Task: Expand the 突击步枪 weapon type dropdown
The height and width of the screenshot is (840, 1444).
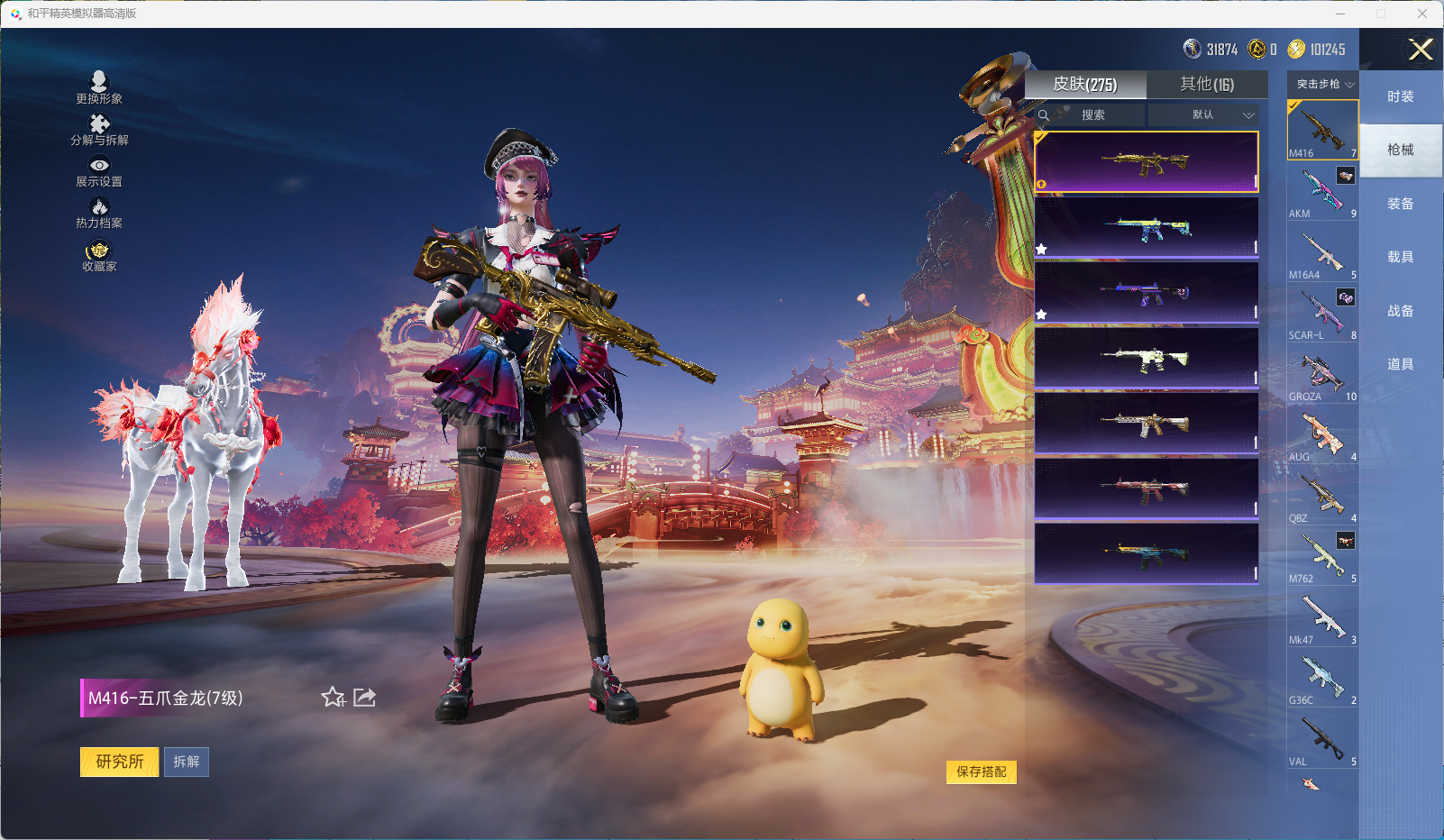Action: click(1323, 84)
